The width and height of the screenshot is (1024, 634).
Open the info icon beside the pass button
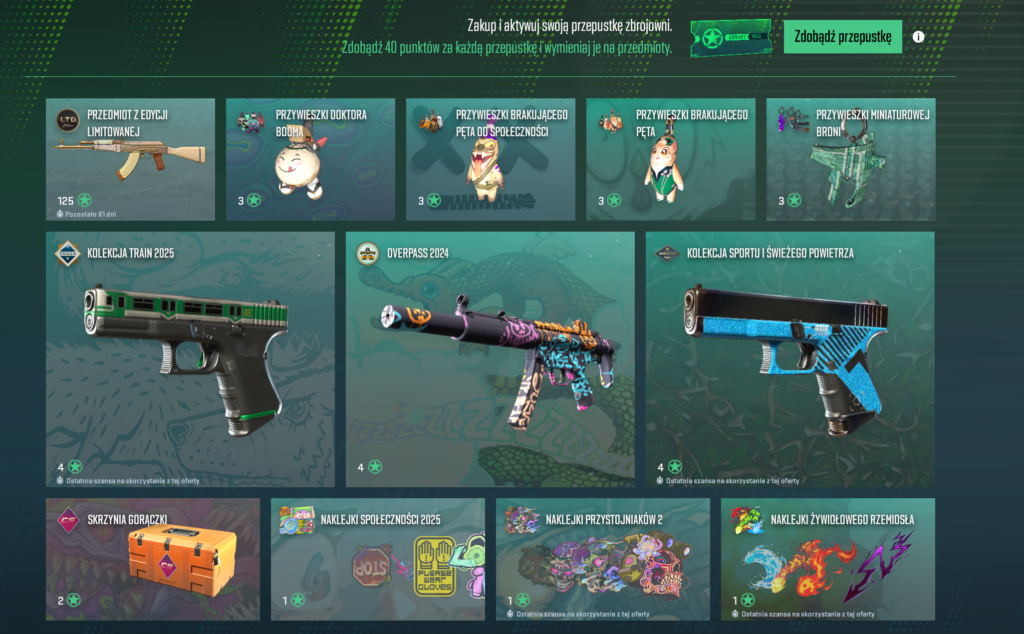click(x=918, y=38)
